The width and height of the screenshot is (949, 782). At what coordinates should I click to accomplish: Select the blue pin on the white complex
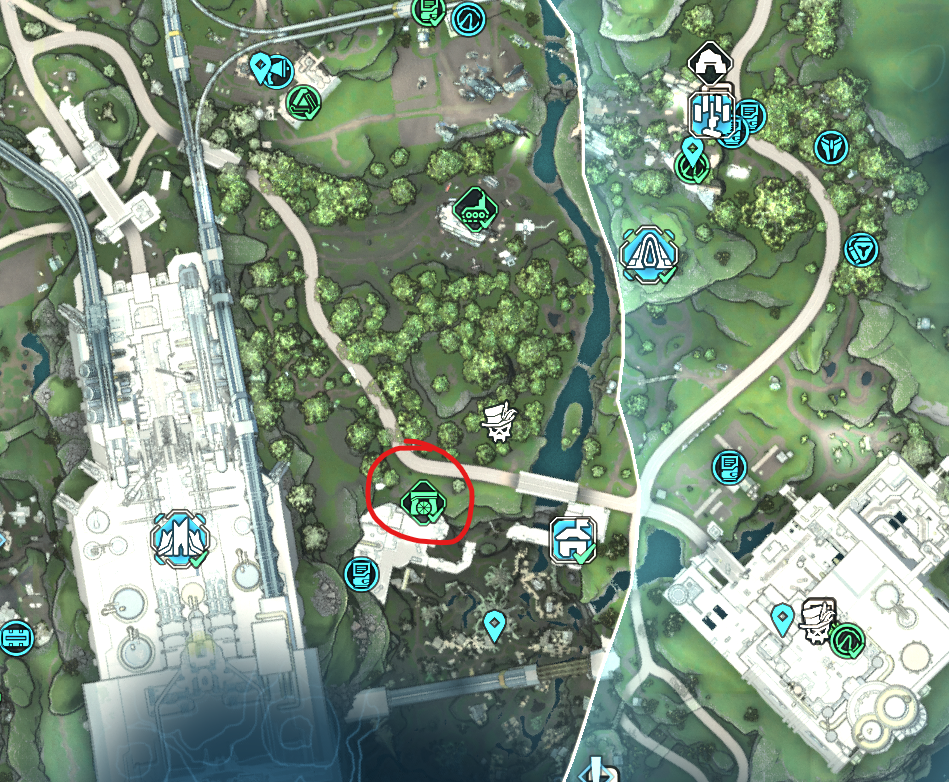point(783,619)
